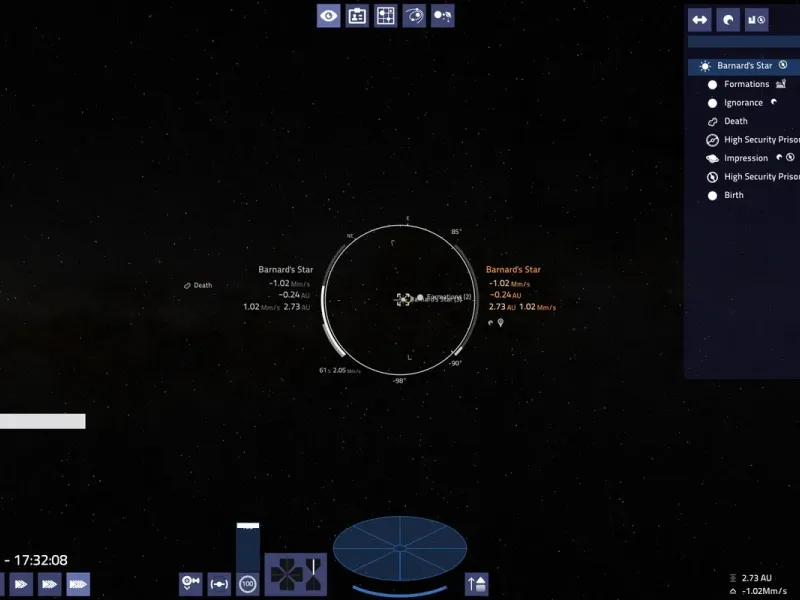The width and height of the screenshot is (800, 600).
Task: Click the blue circular radar disc
Action: point(399,548)
